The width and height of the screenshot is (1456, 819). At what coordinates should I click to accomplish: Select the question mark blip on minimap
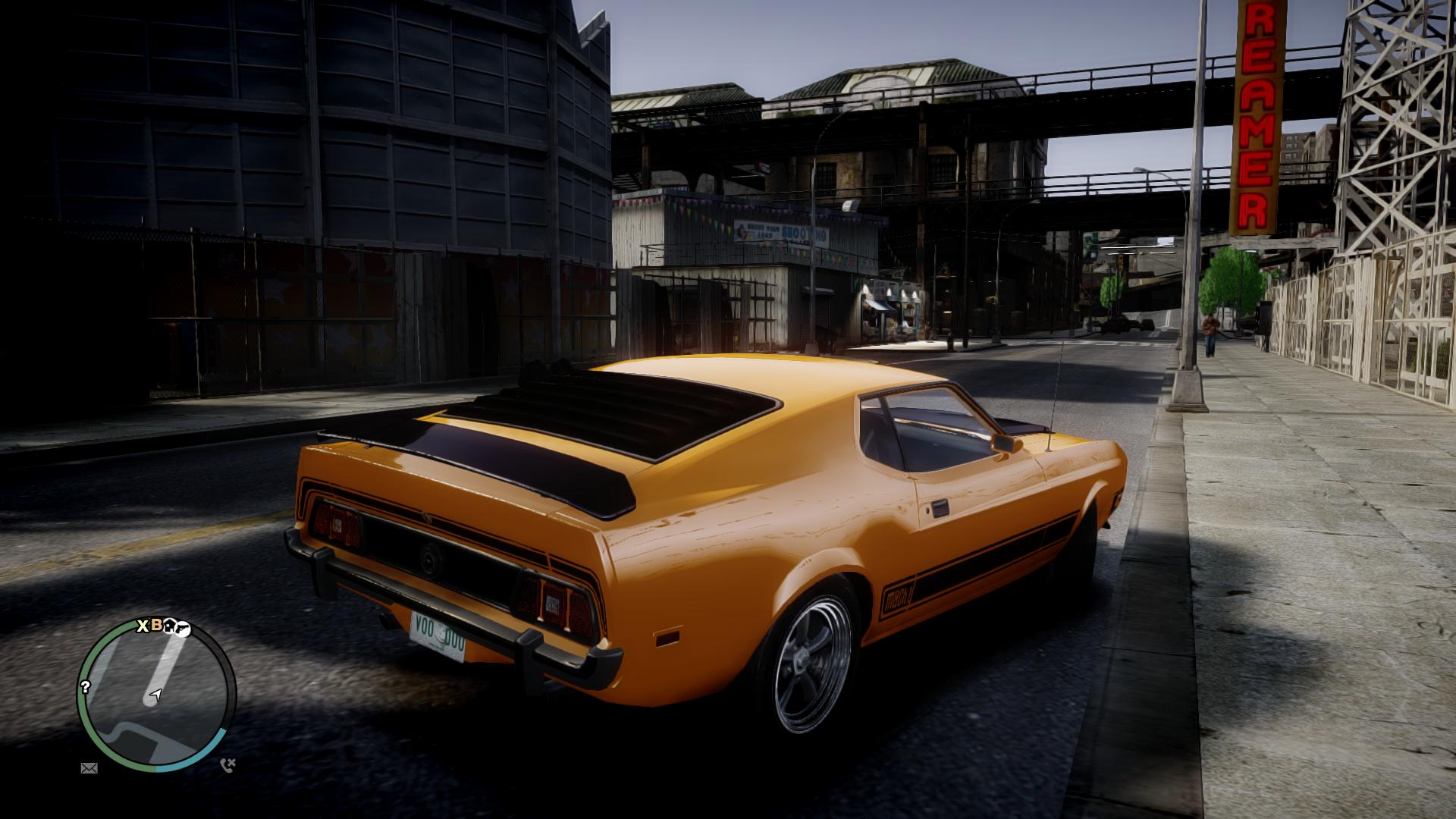[86, 687]
